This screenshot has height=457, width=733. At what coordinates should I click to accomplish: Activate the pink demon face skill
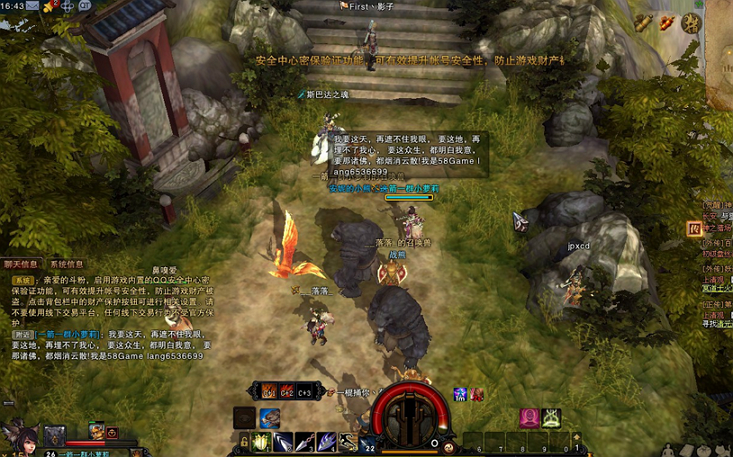click(x=529, y=417)
